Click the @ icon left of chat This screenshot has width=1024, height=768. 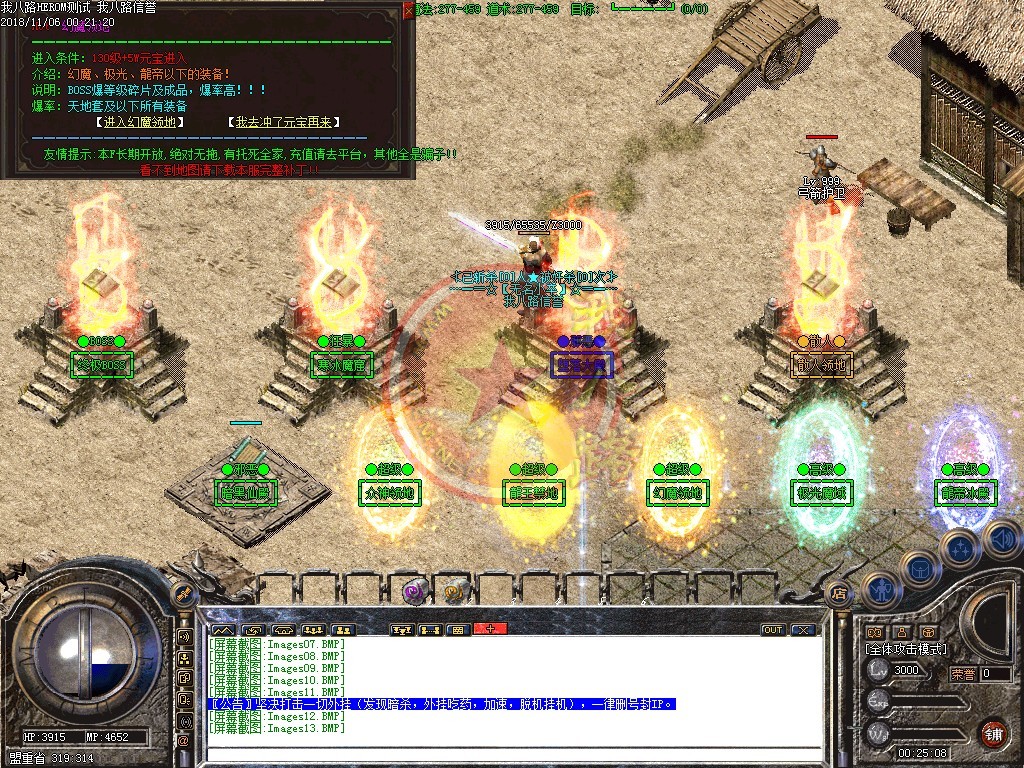pos(184,740)
